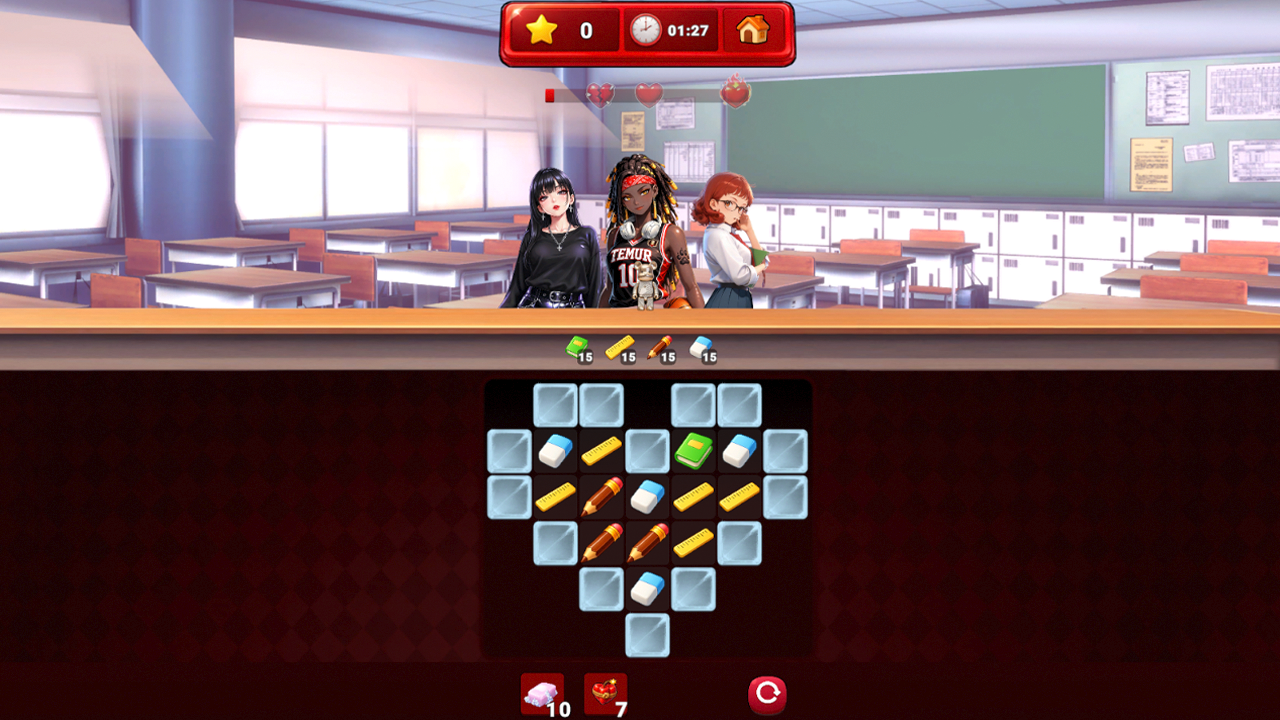1280x720 pixels.
Task: Tap an empty ice tile at the board top
Action: point(600,404)
